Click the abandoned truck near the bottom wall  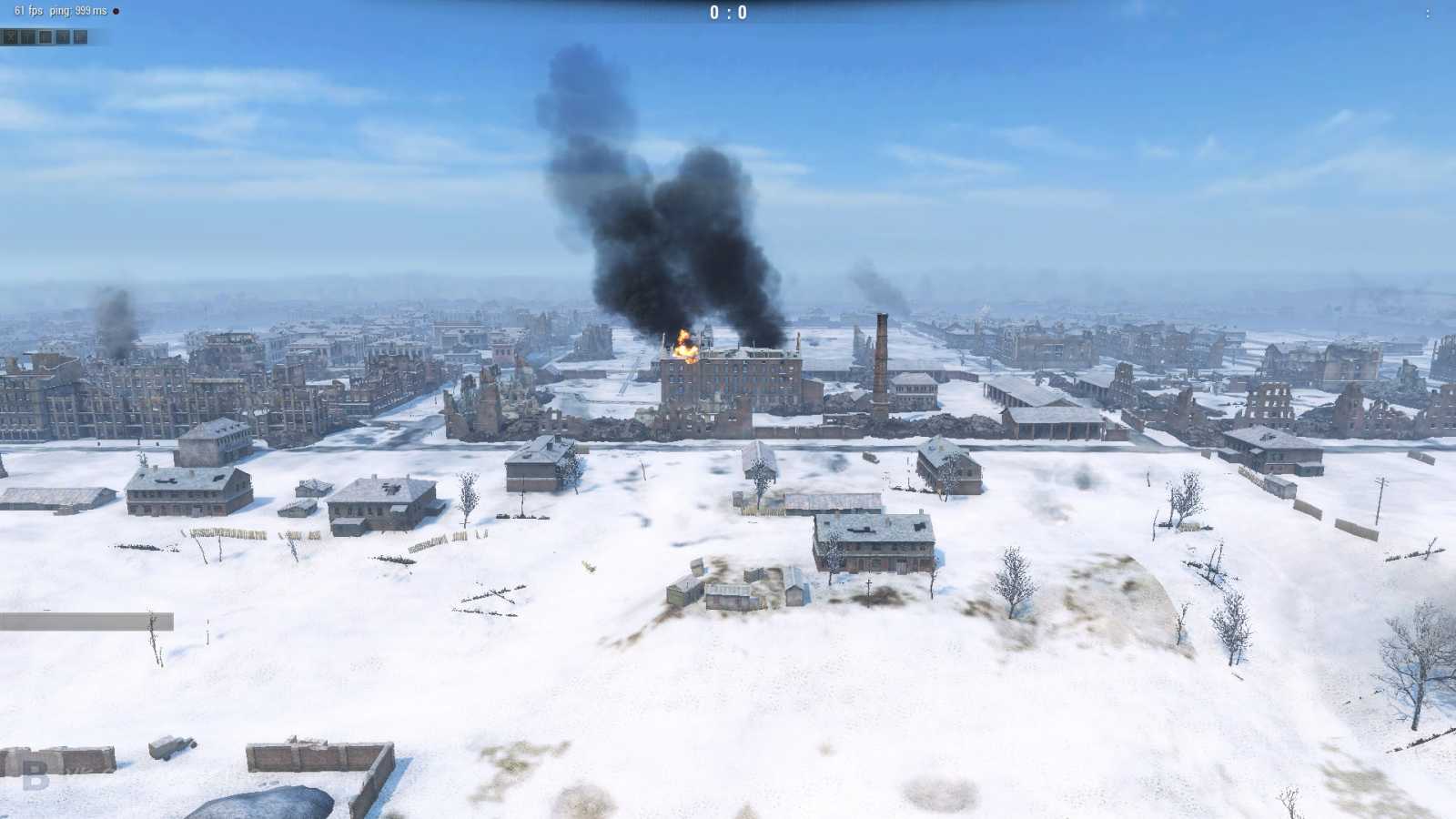click(173, 748)
